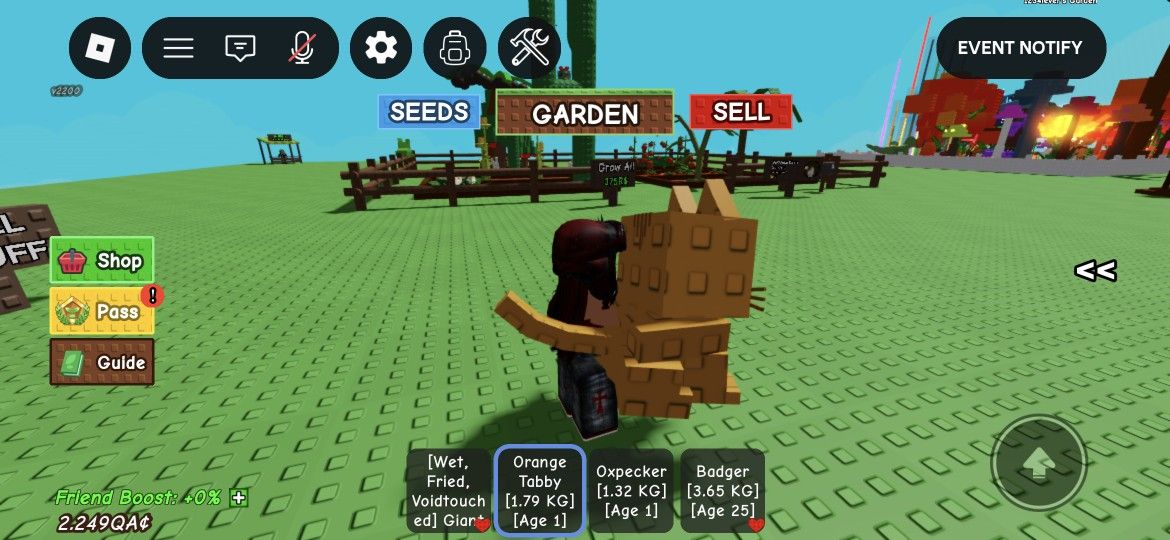The width and height of the screenshot is (1170, 540).
Task: Select the Orange Tabby hotbar slot
Action: 540,491
